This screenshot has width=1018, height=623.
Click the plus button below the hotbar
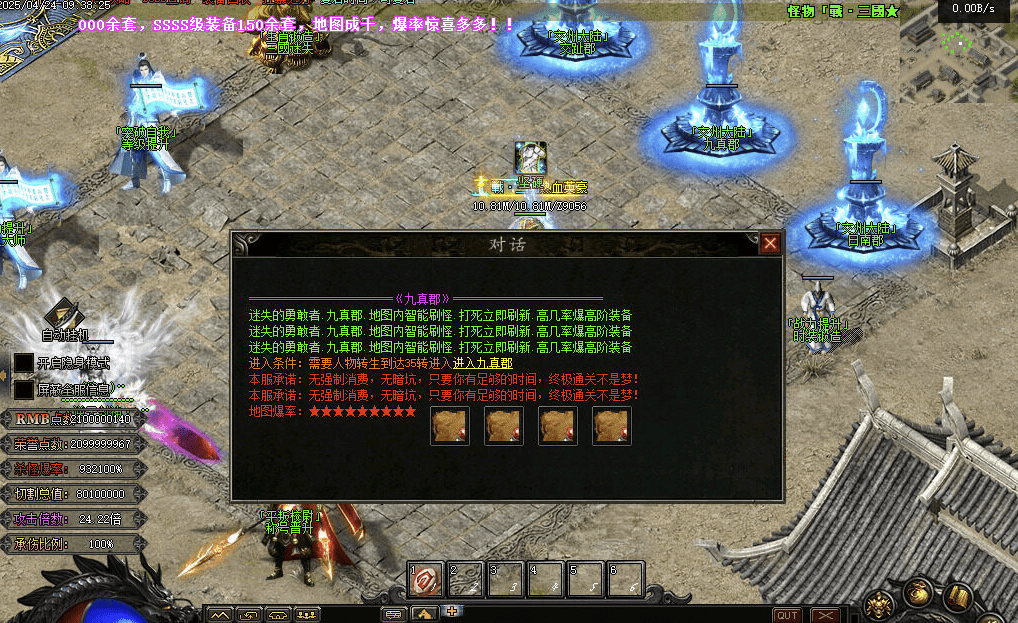452,610
